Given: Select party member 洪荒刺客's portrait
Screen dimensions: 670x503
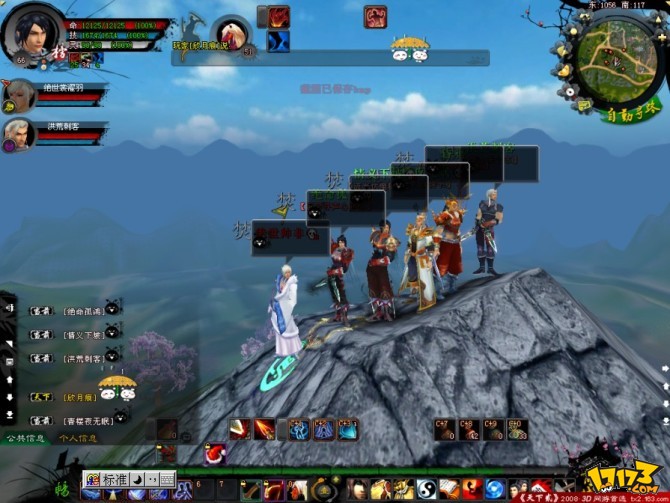Looking at the screenshot, I should [x=18, y=134].
